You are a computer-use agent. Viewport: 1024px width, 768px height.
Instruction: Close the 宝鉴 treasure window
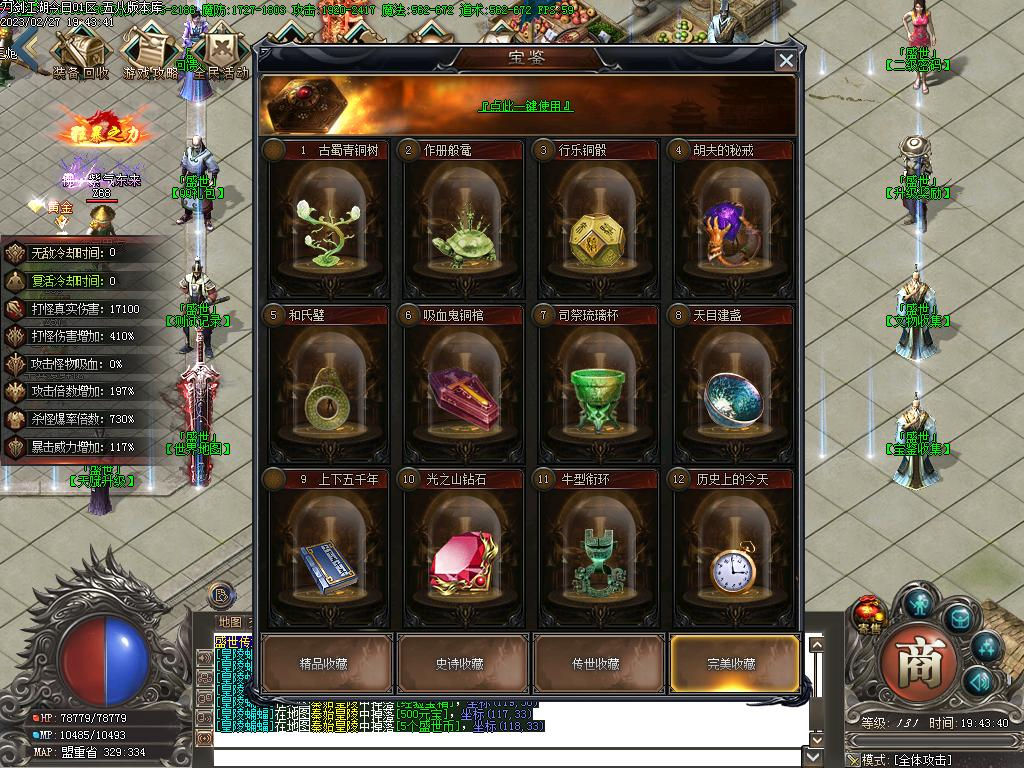point(786,61)
